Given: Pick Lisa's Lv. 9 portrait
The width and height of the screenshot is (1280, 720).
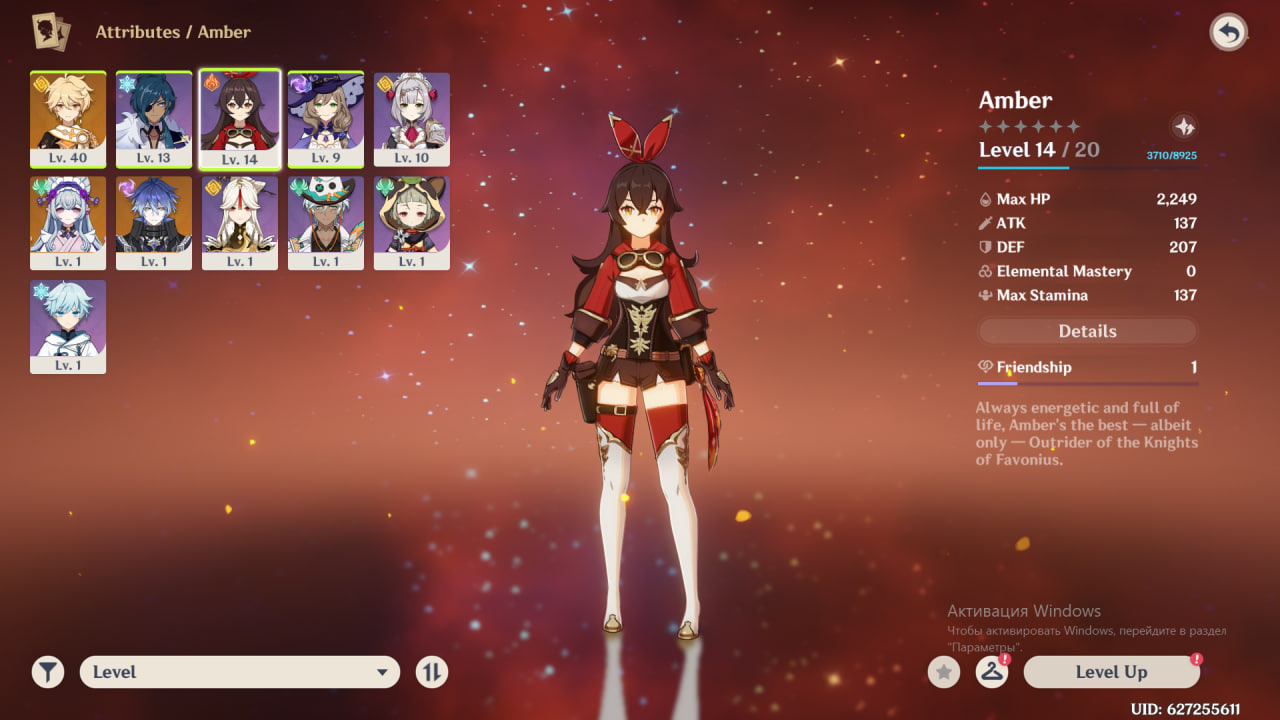Looking at the screenshot, I should coord(326,119).
